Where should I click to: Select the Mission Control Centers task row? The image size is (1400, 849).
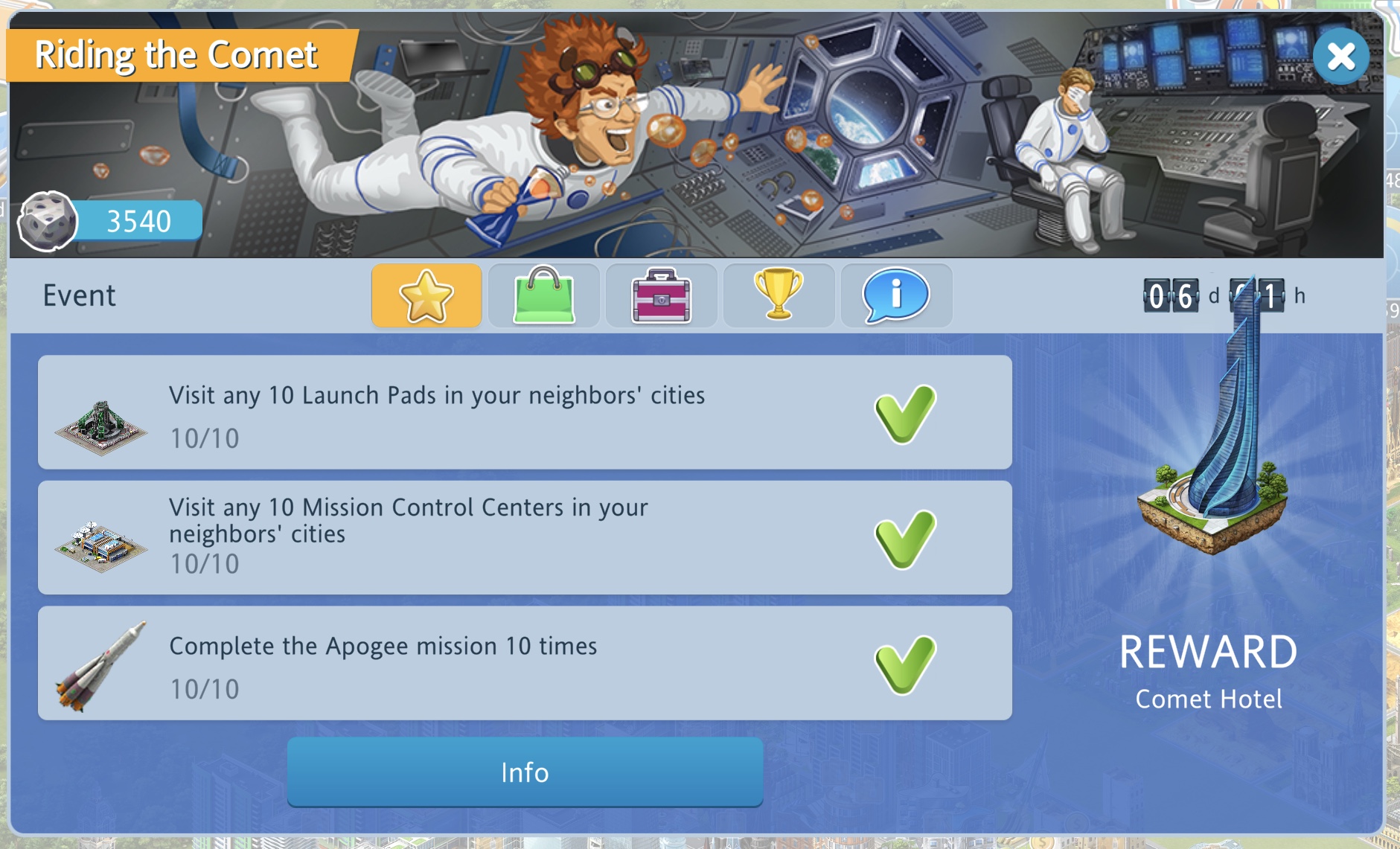(524, 537)
